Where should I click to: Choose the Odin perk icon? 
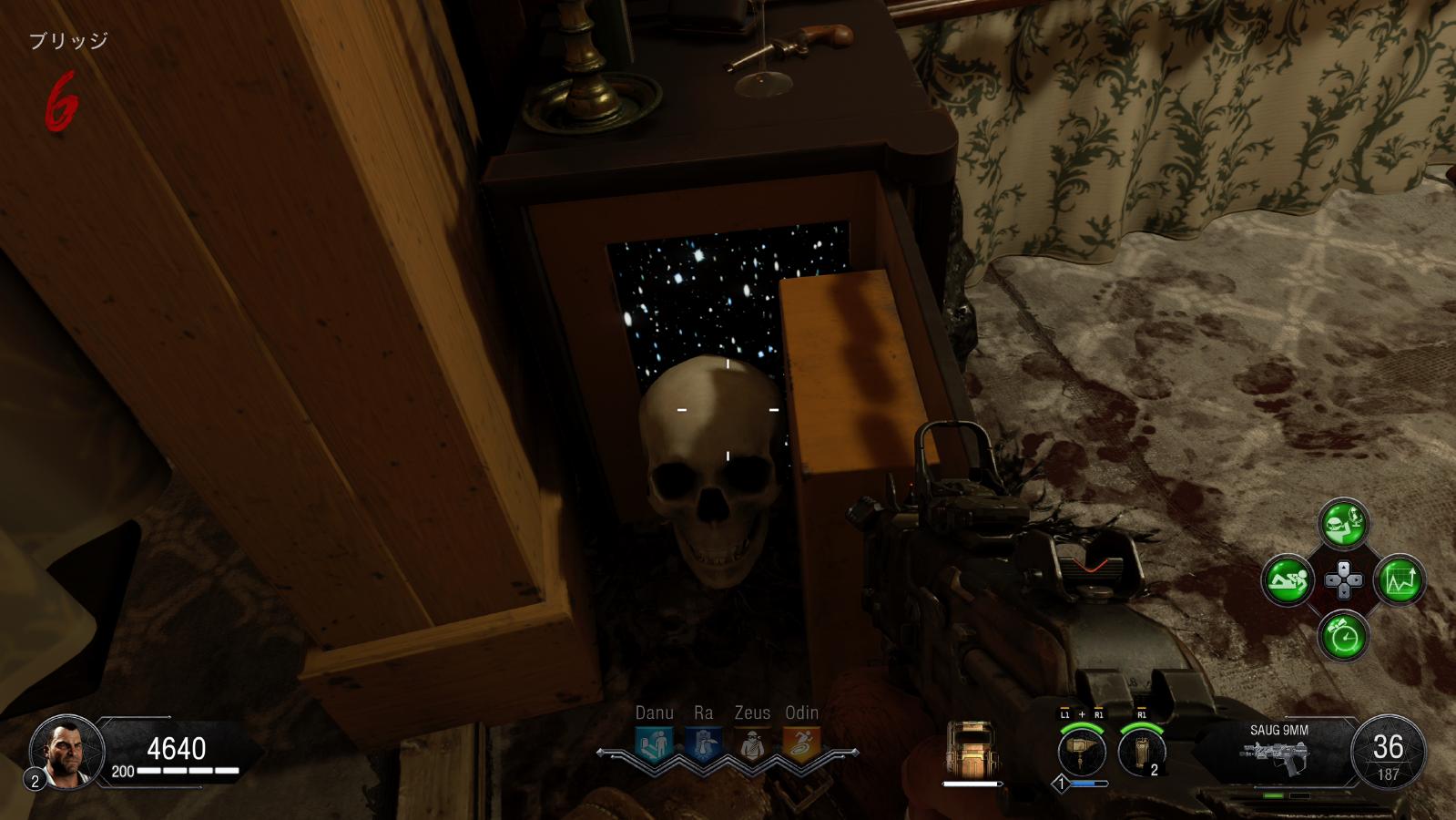click(800, 744)
